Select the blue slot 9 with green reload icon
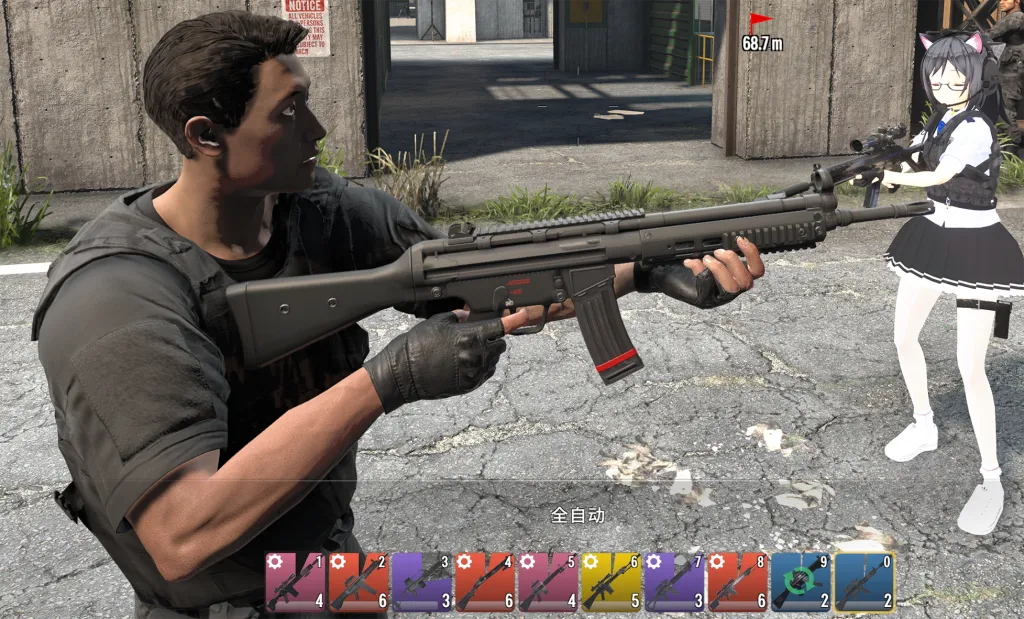 800,581
